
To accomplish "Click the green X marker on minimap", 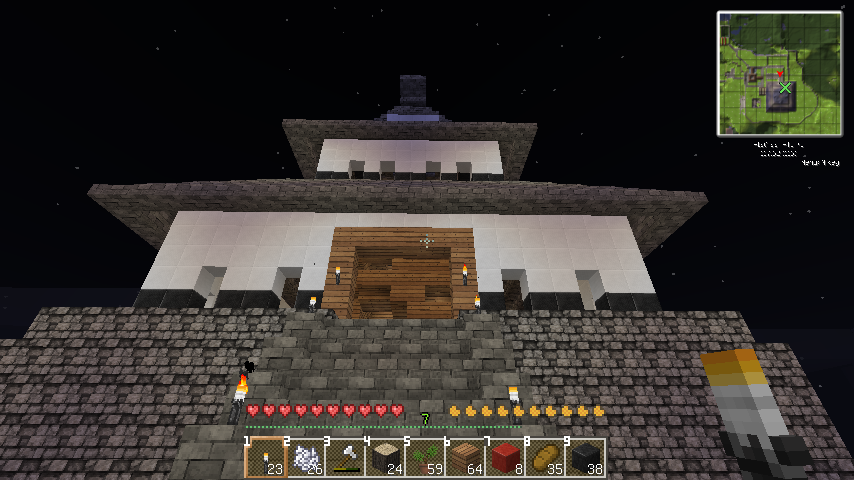I will (786, 88).
